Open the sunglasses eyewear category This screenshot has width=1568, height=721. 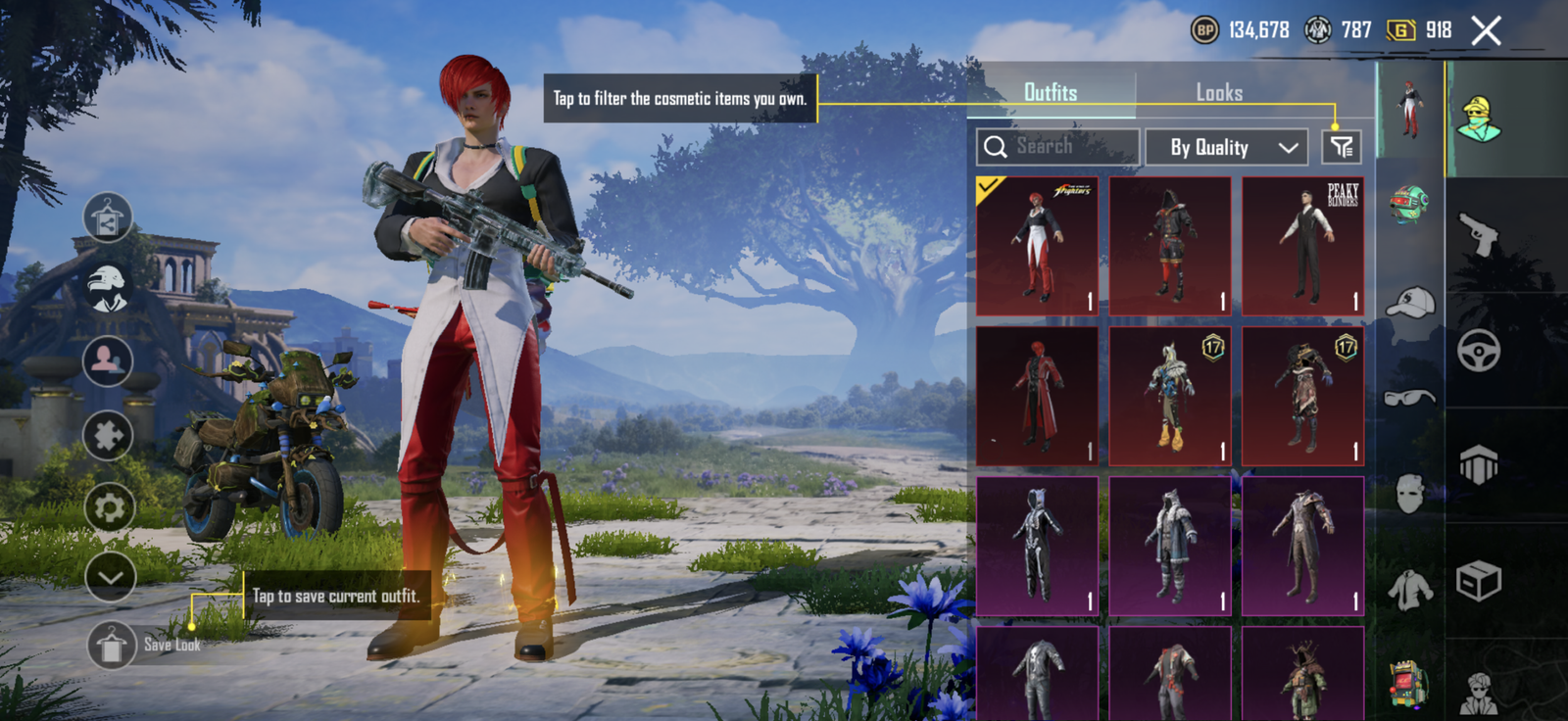coord(1409,397)
